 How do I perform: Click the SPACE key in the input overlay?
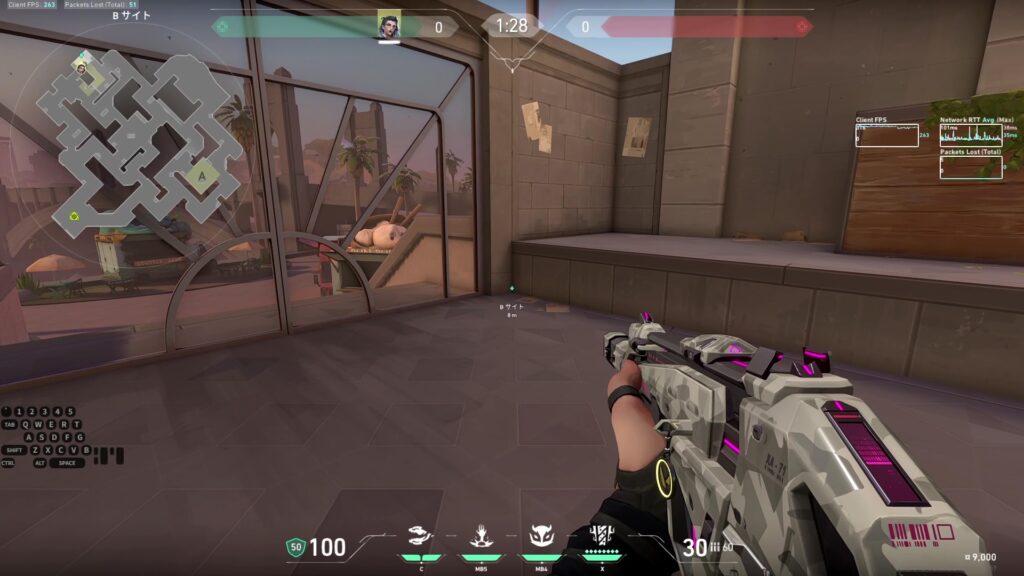[66, 463]
